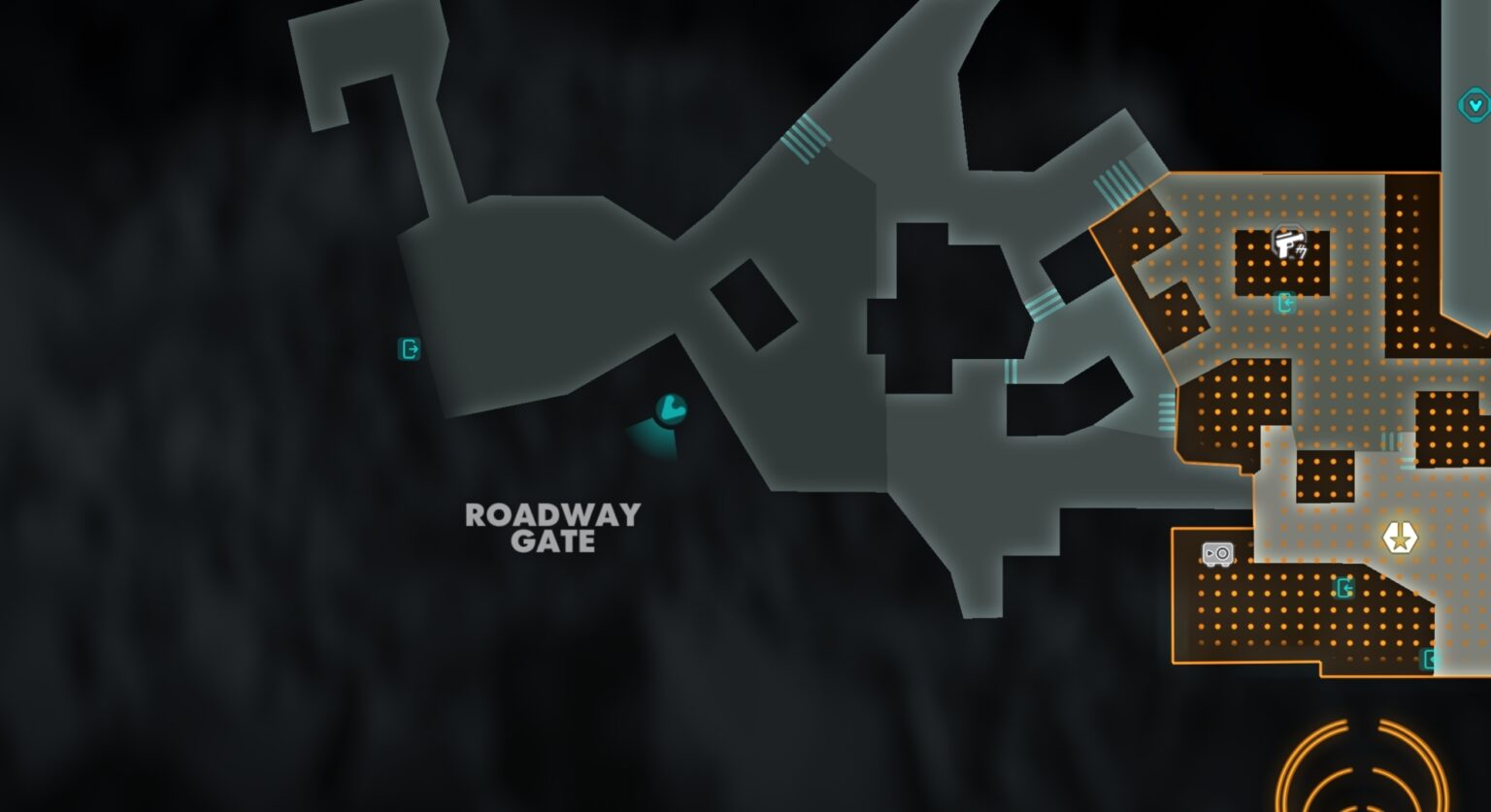Screen dimensions: 1491x812
Task: Select the Roadway Gate area label
Action: tap(553, 529)
